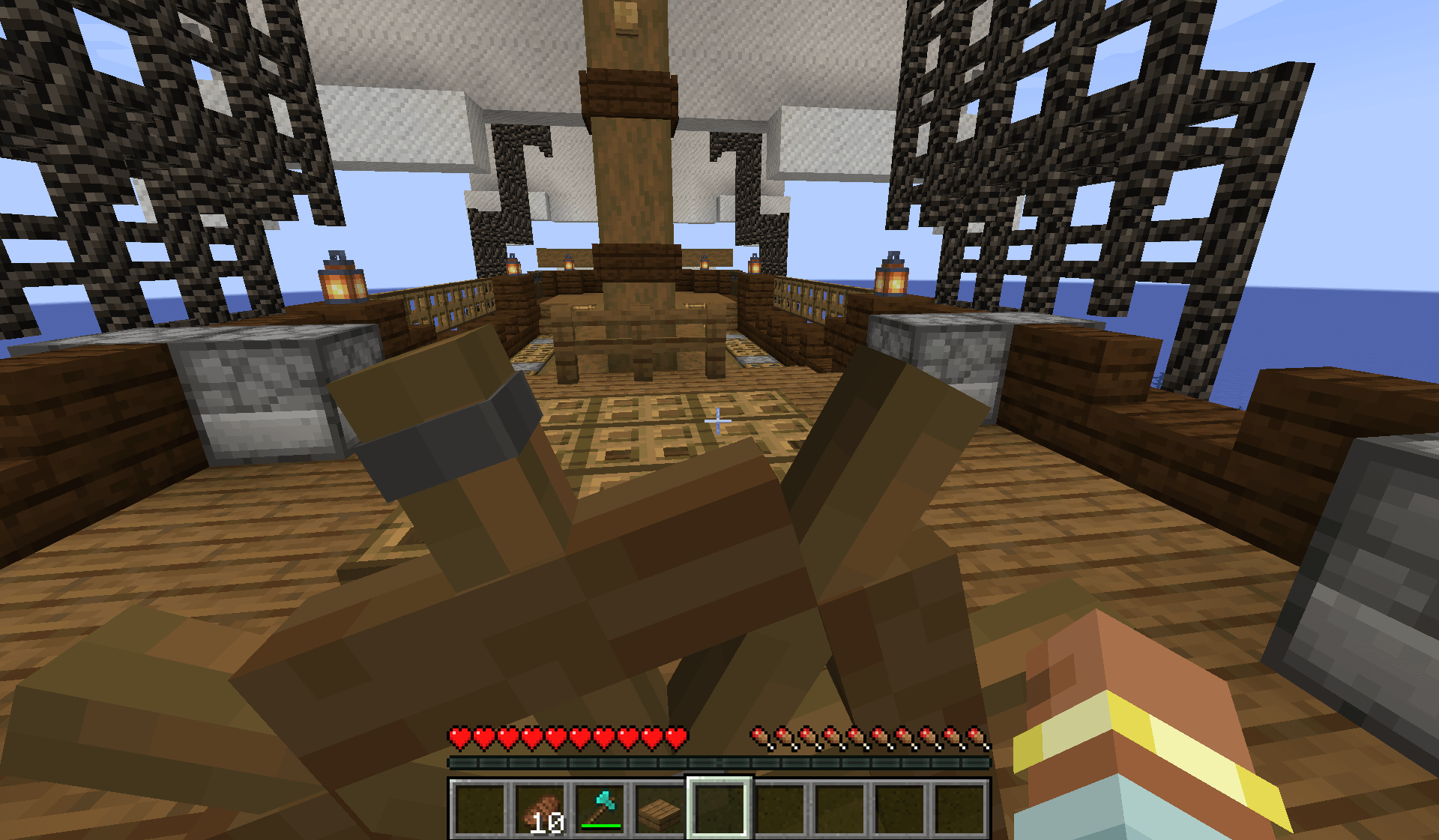
Task: Click the diamond axe durability bar
Action: click(x=600, y=827)
